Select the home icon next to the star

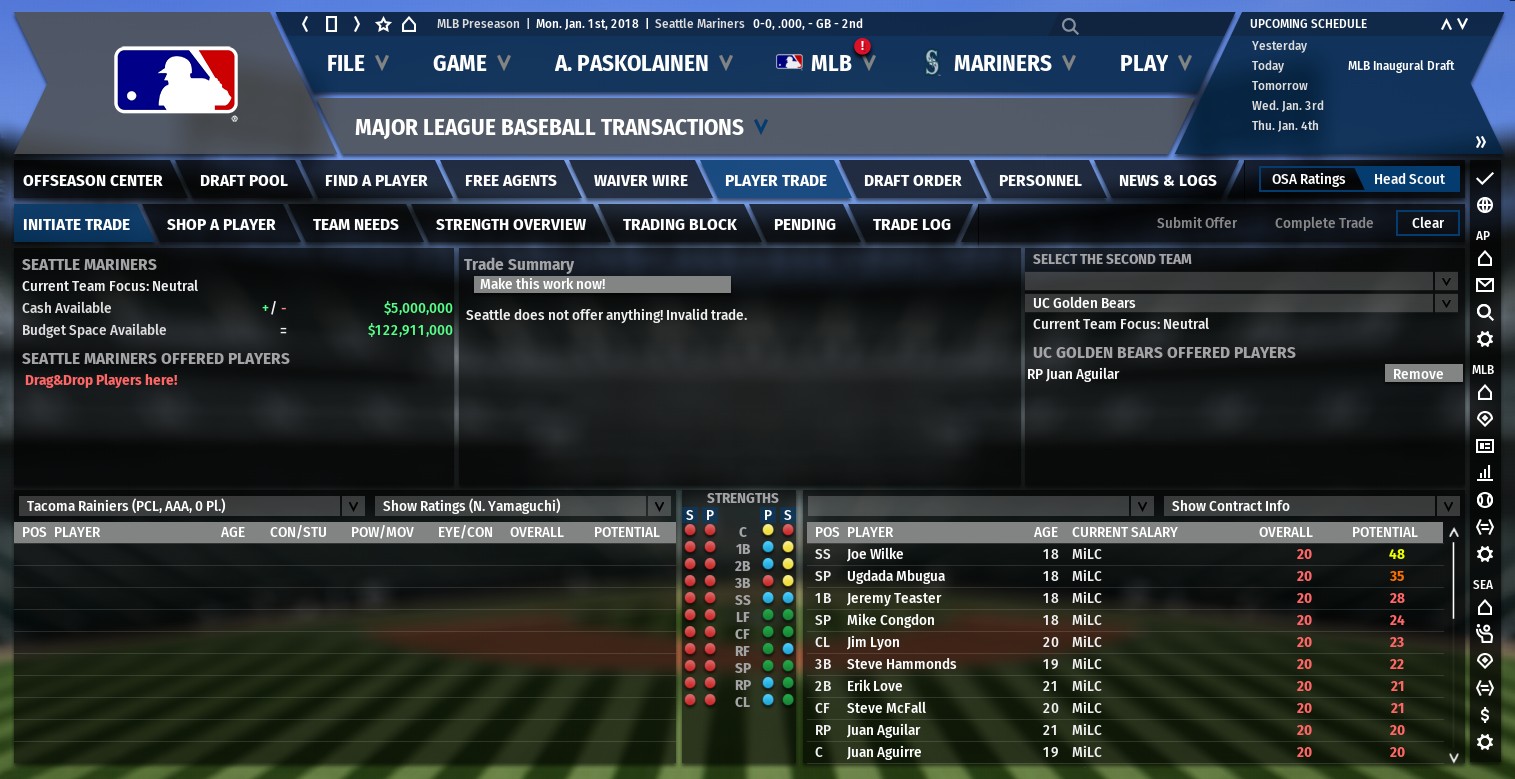(409, 23)
